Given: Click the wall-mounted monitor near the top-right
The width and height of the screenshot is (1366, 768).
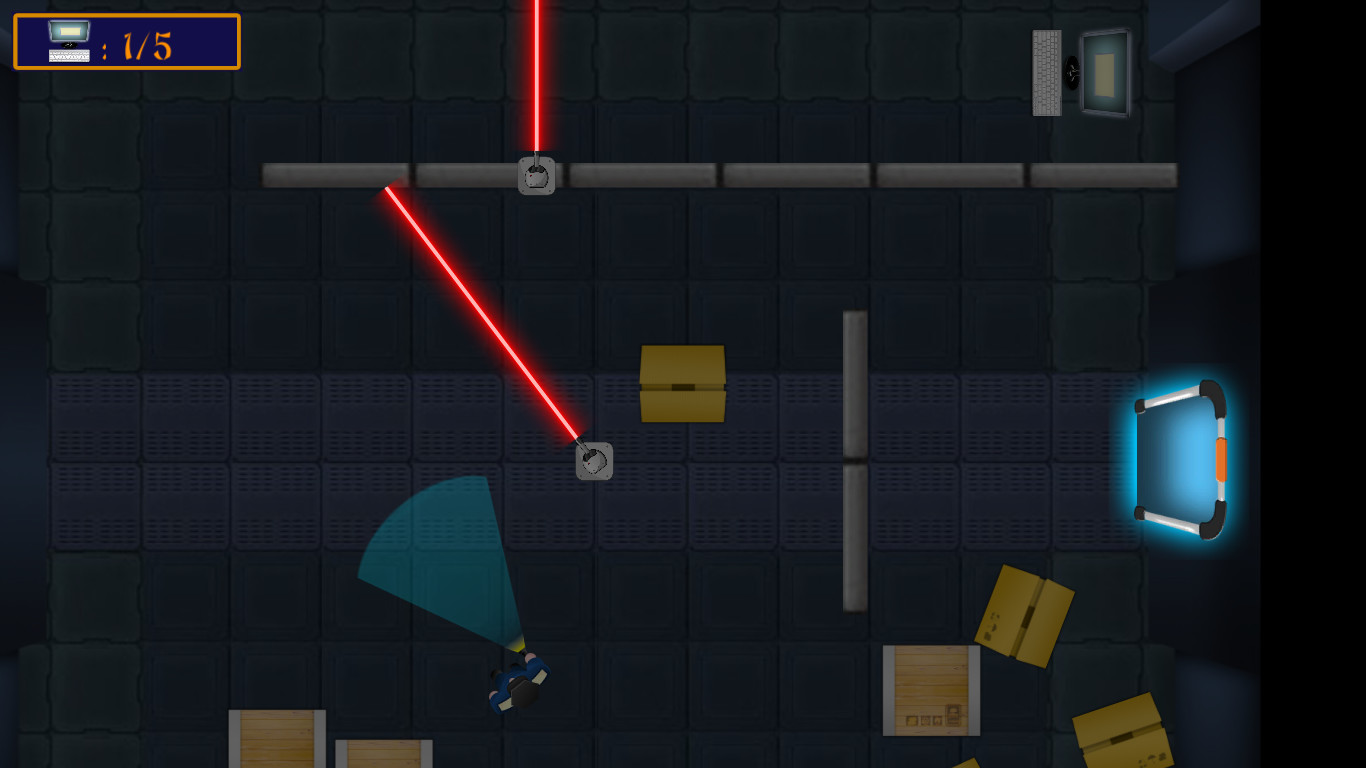Looking at the screenshot, I should click(x=1106, y=72).
